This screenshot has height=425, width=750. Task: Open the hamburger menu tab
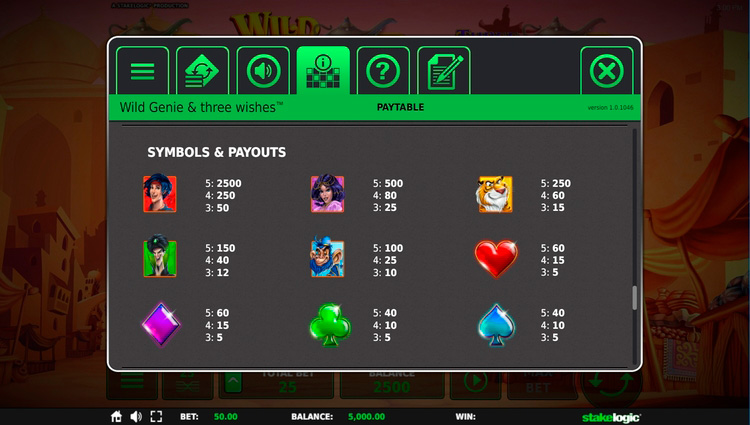[x=143, y=71]
